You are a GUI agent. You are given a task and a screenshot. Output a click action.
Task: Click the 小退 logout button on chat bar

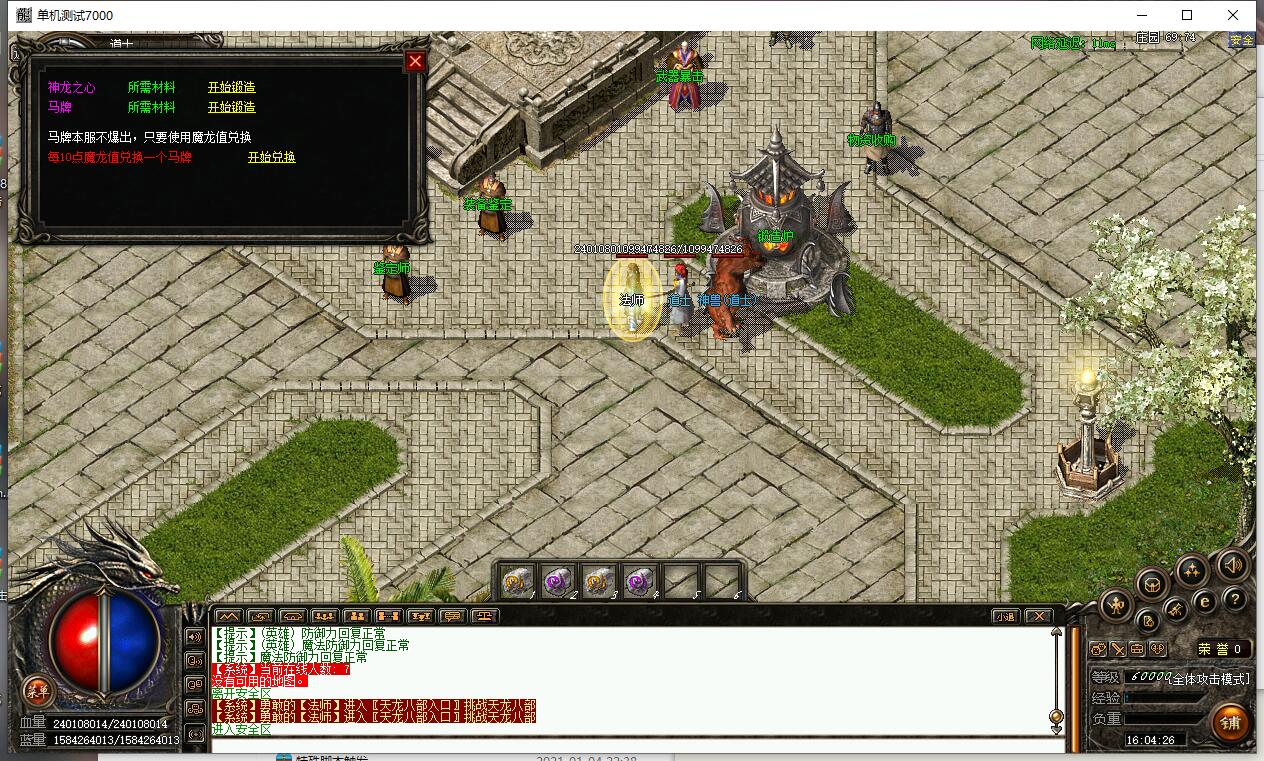(1005, 616)
